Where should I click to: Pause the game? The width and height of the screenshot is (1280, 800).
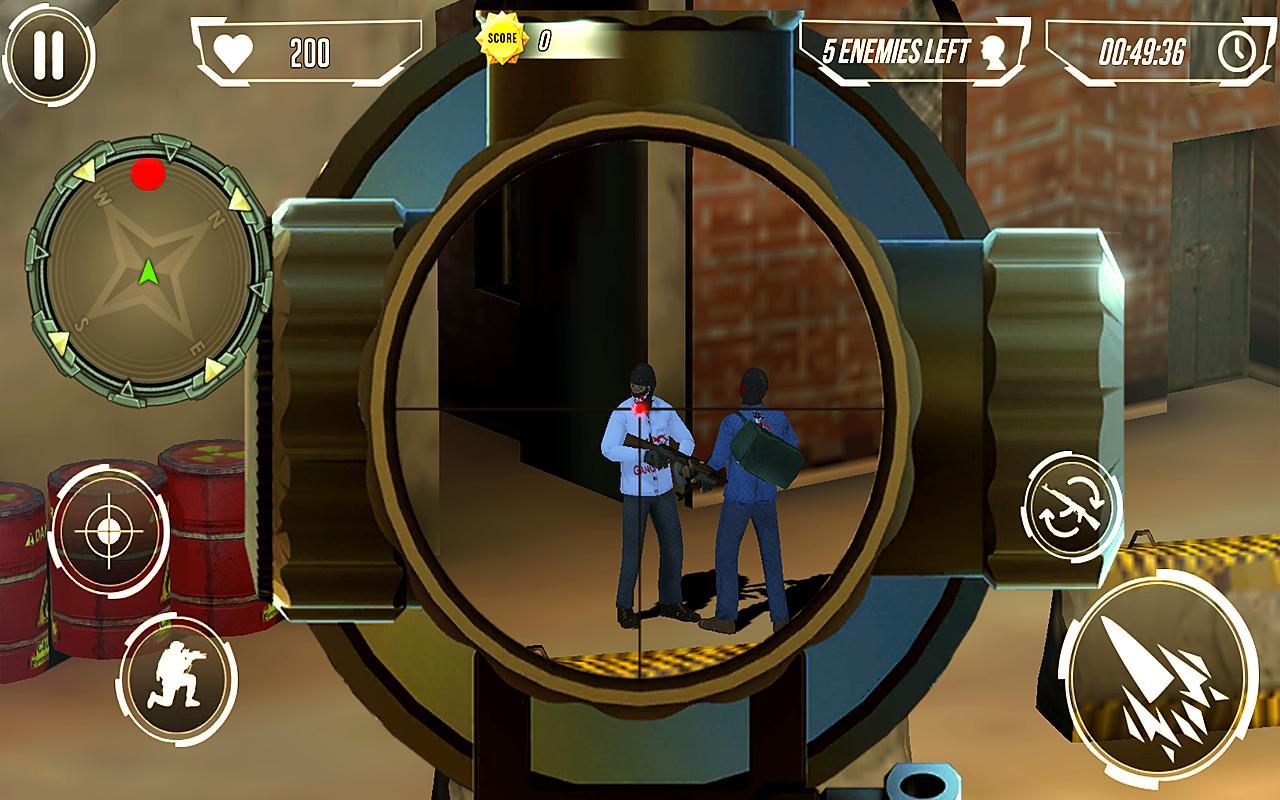click(49, 54)
